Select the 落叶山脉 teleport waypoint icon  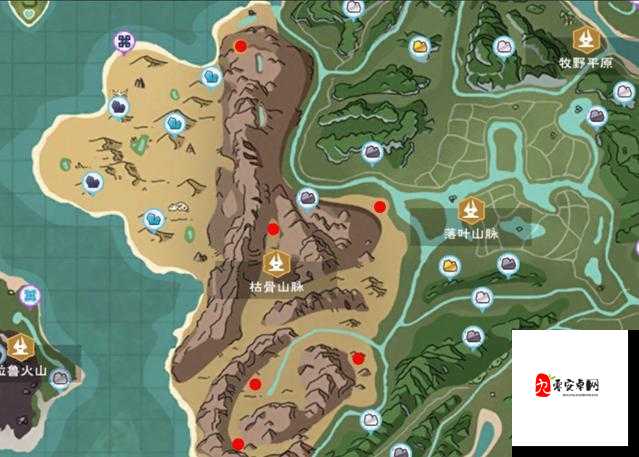[471, 210]
